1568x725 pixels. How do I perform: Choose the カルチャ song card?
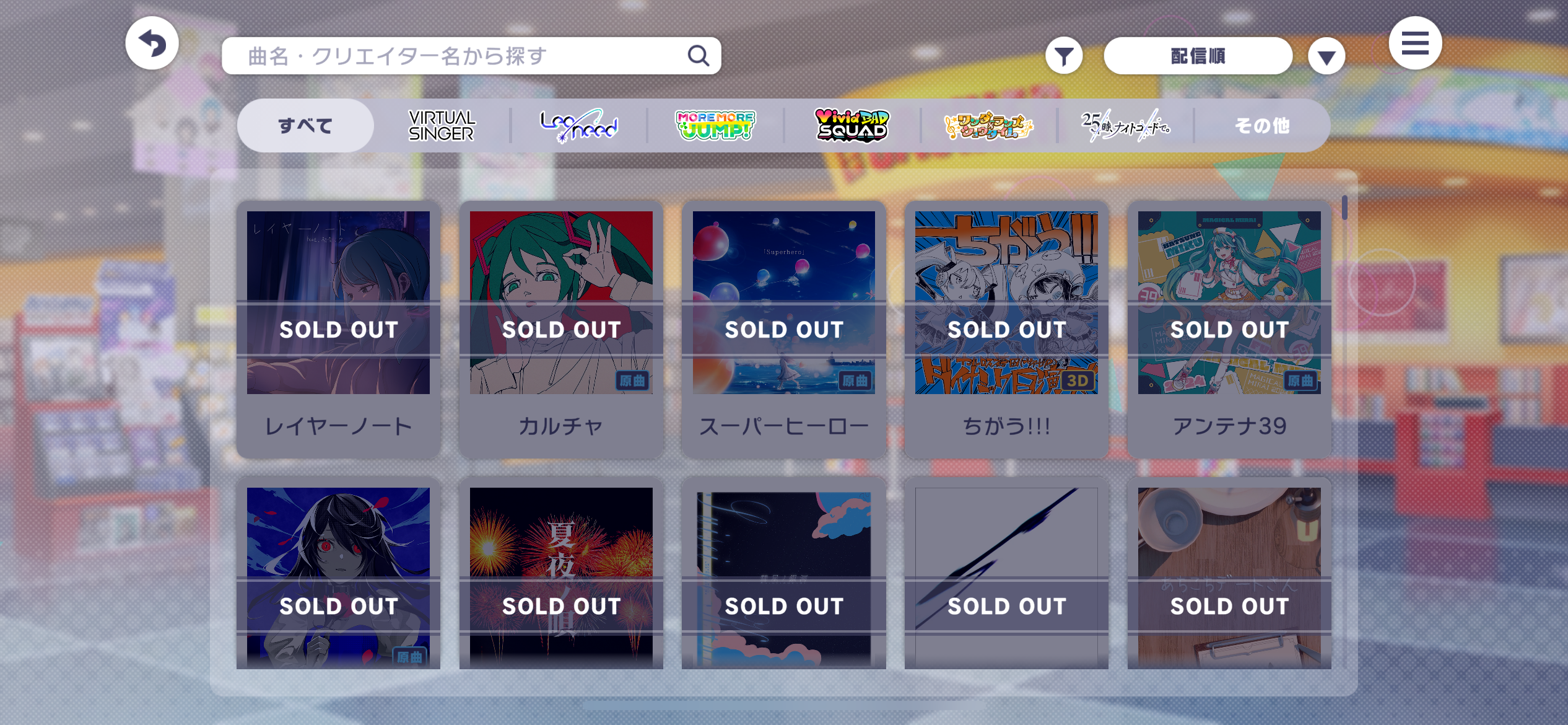561,328
